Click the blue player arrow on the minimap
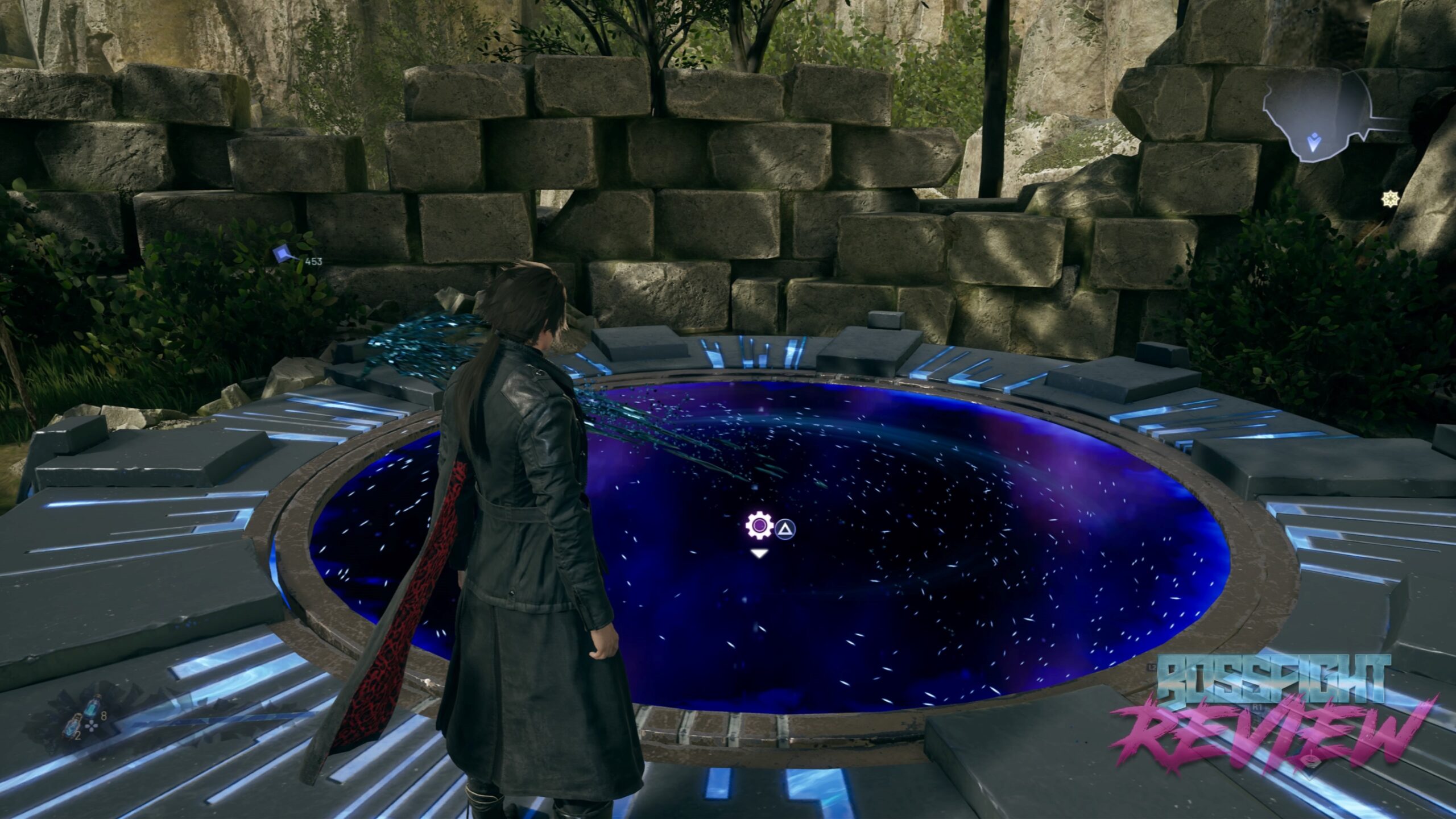 pyautogui.click(x=1313, y=142)
